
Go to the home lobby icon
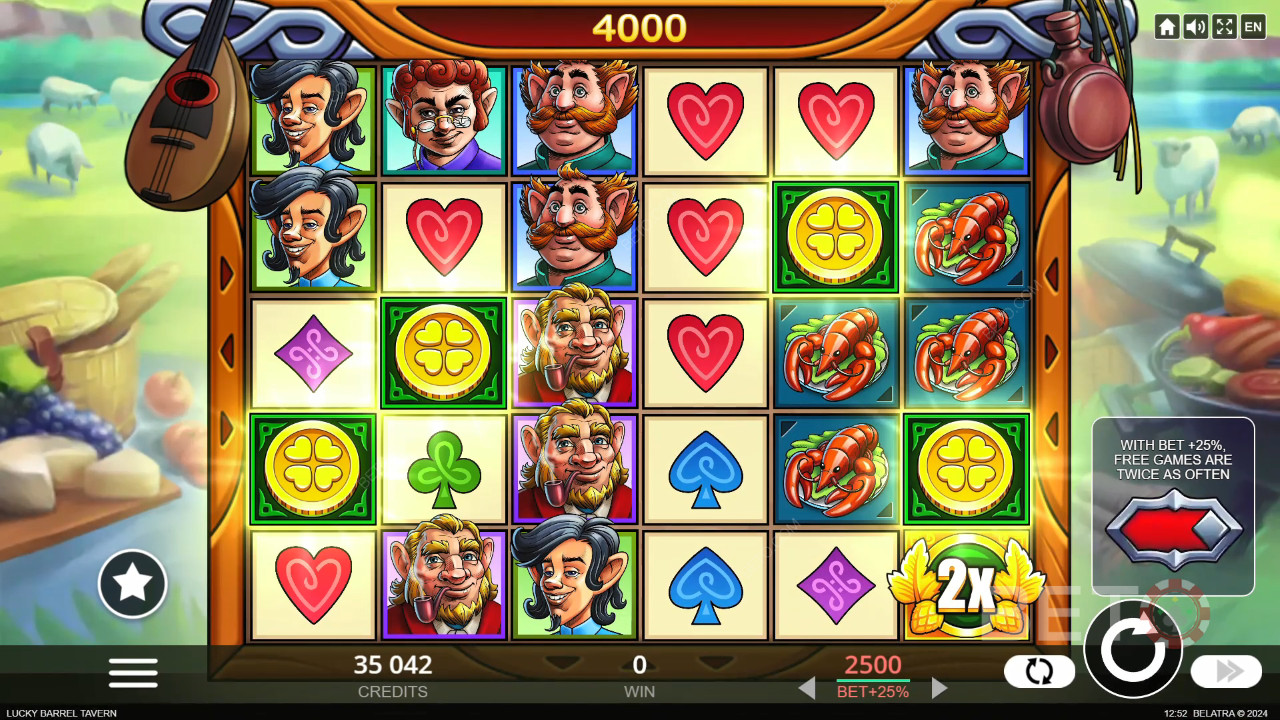point(1166,27)
